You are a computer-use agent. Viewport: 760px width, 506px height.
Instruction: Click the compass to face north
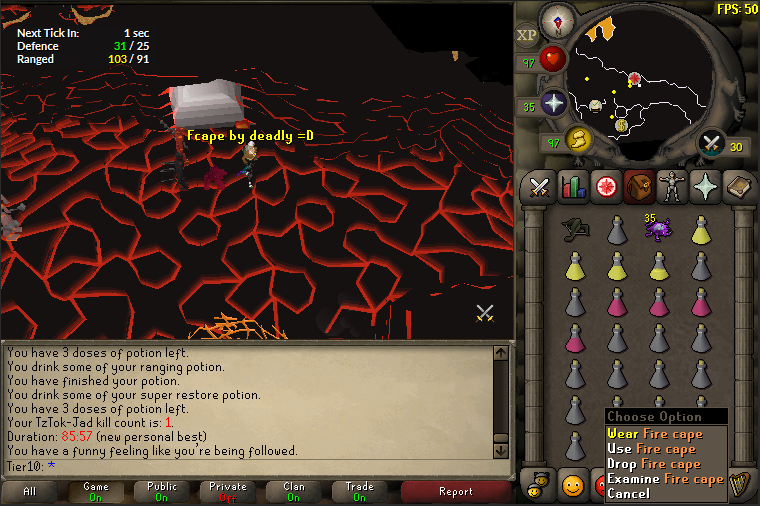click(556, 21)
